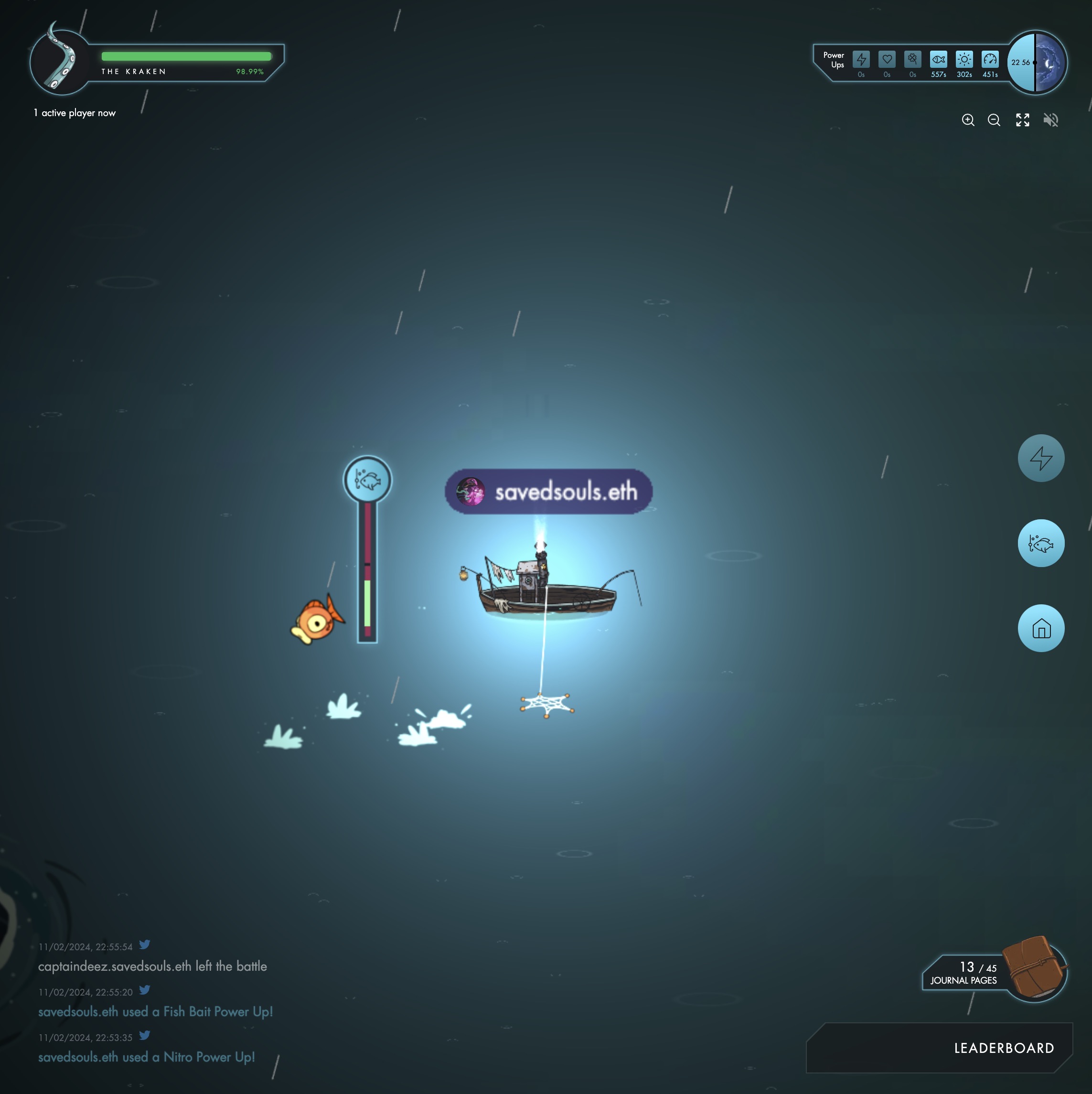The width and height of the screenshot is (1092, 1094).
Task: Zoom out with the magnifier minus icon
Action: pyautogui.click(x=994, y=120)
